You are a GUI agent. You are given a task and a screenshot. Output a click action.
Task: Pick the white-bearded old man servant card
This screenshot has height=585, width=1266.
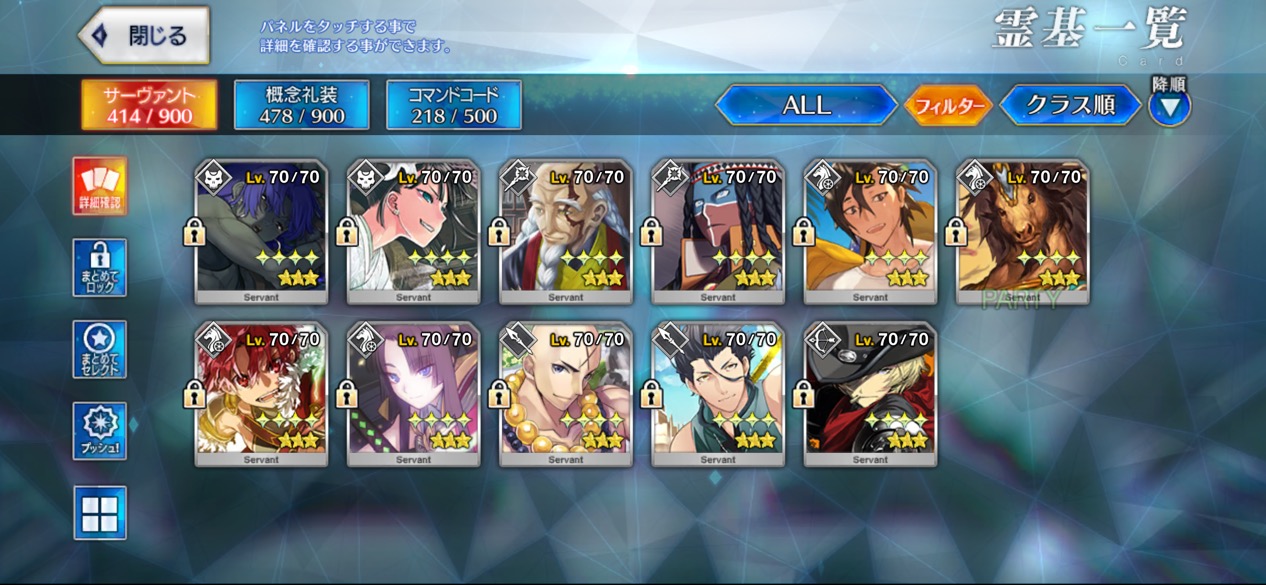tap(565, 231)
